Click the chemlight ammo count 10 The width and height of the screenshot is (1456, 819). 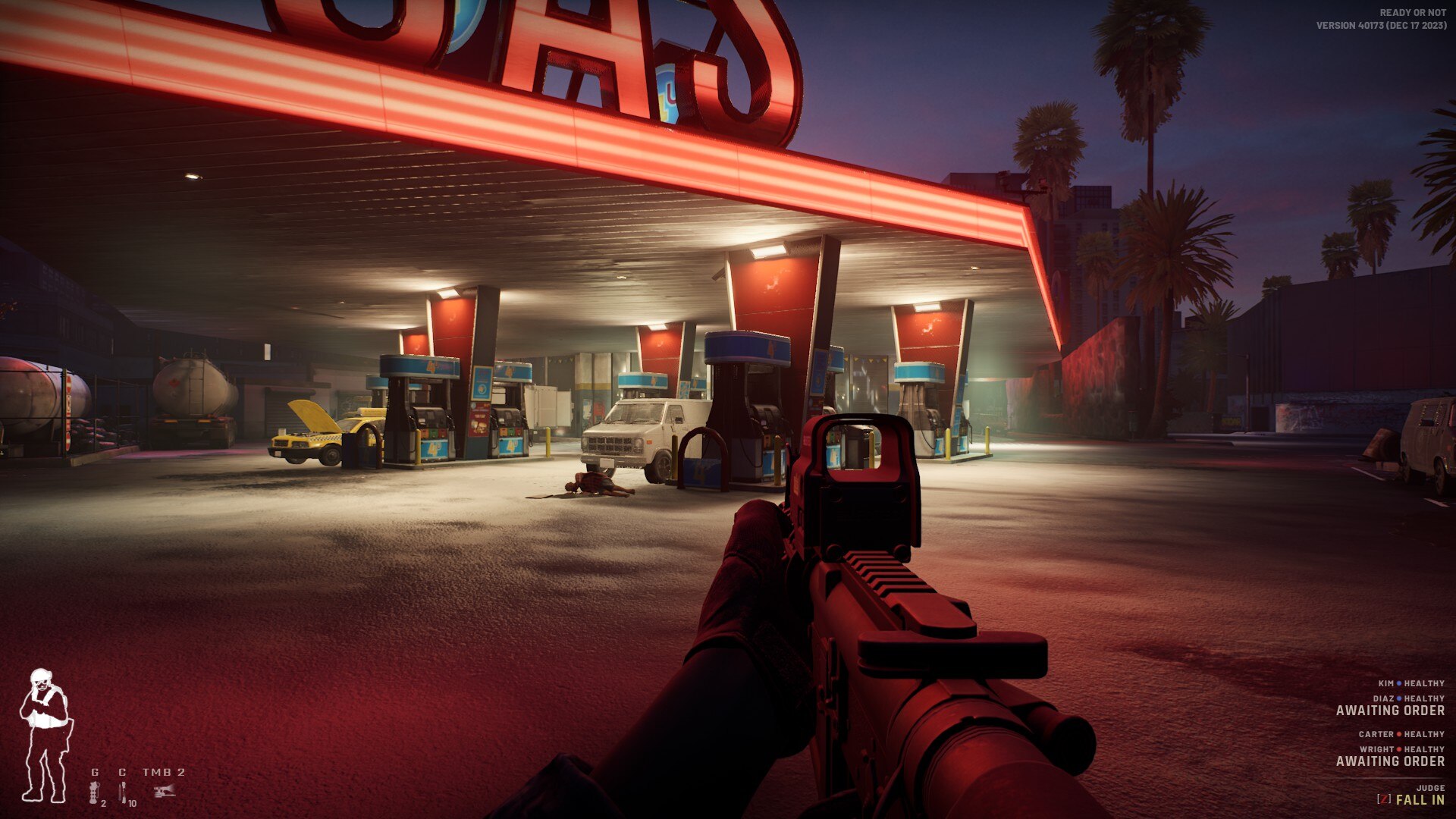pos(132,805)
